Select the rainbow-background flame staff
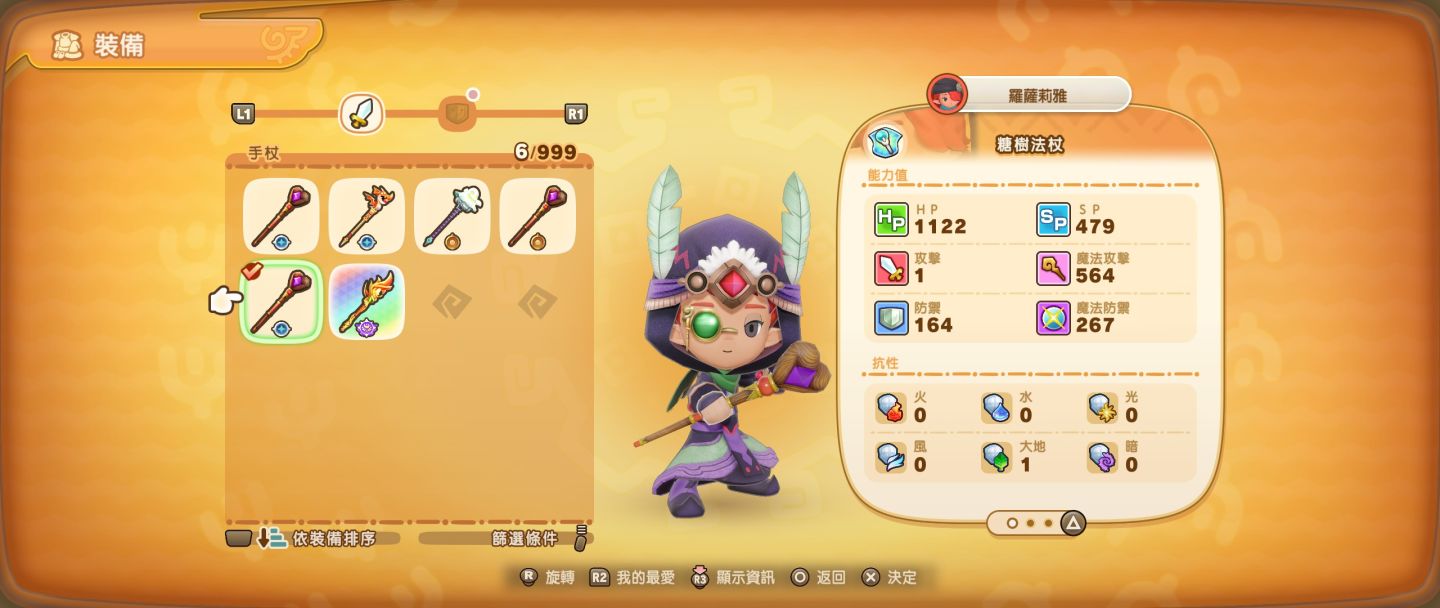1440x608 pixels. 366,302
